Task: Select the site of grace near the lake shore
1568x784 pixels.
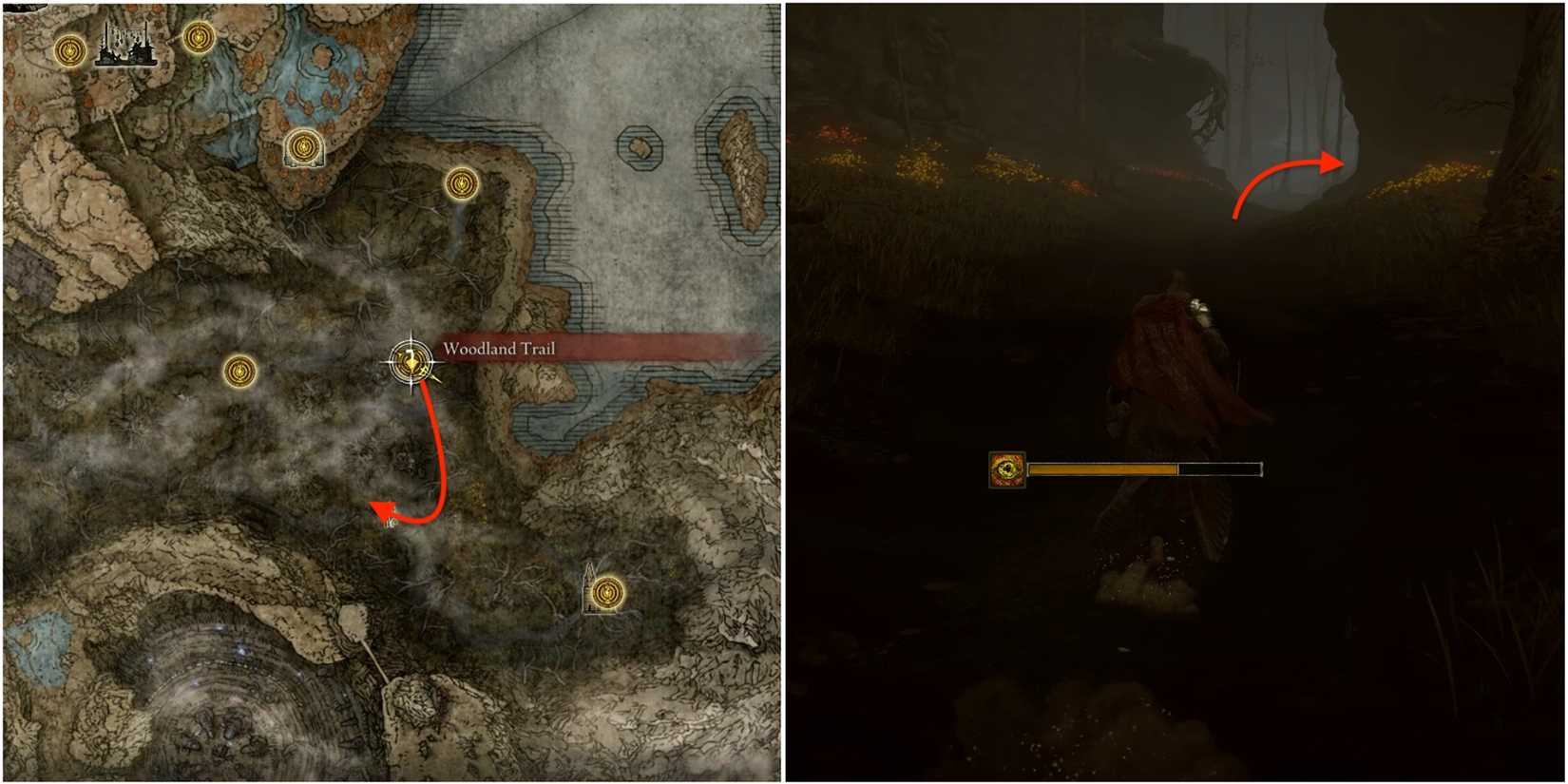Action: tap(461, 182)
